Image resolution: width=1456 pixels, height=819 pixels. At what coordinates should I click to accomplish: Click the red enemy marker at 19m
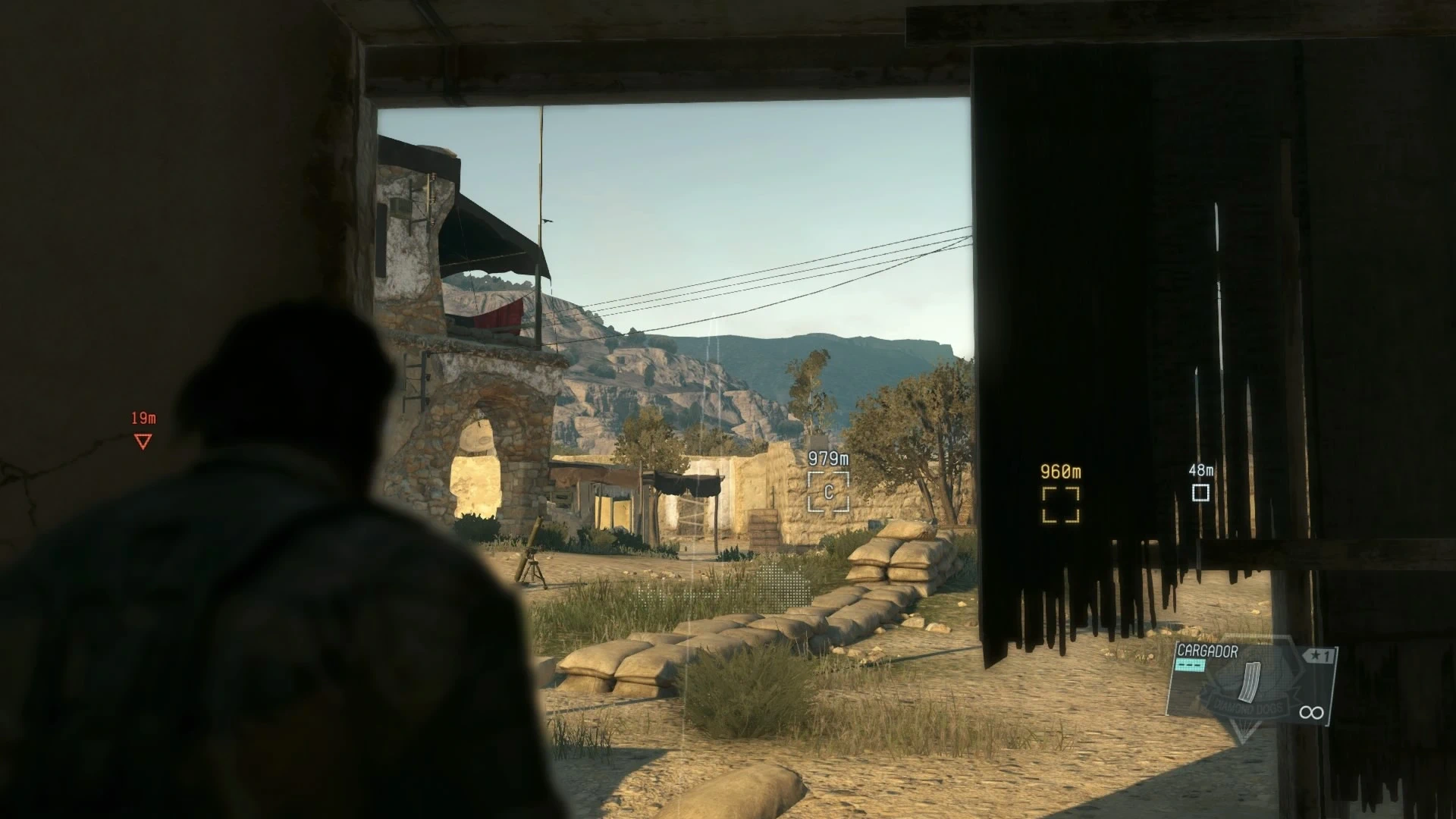click(x=143, y=441)
